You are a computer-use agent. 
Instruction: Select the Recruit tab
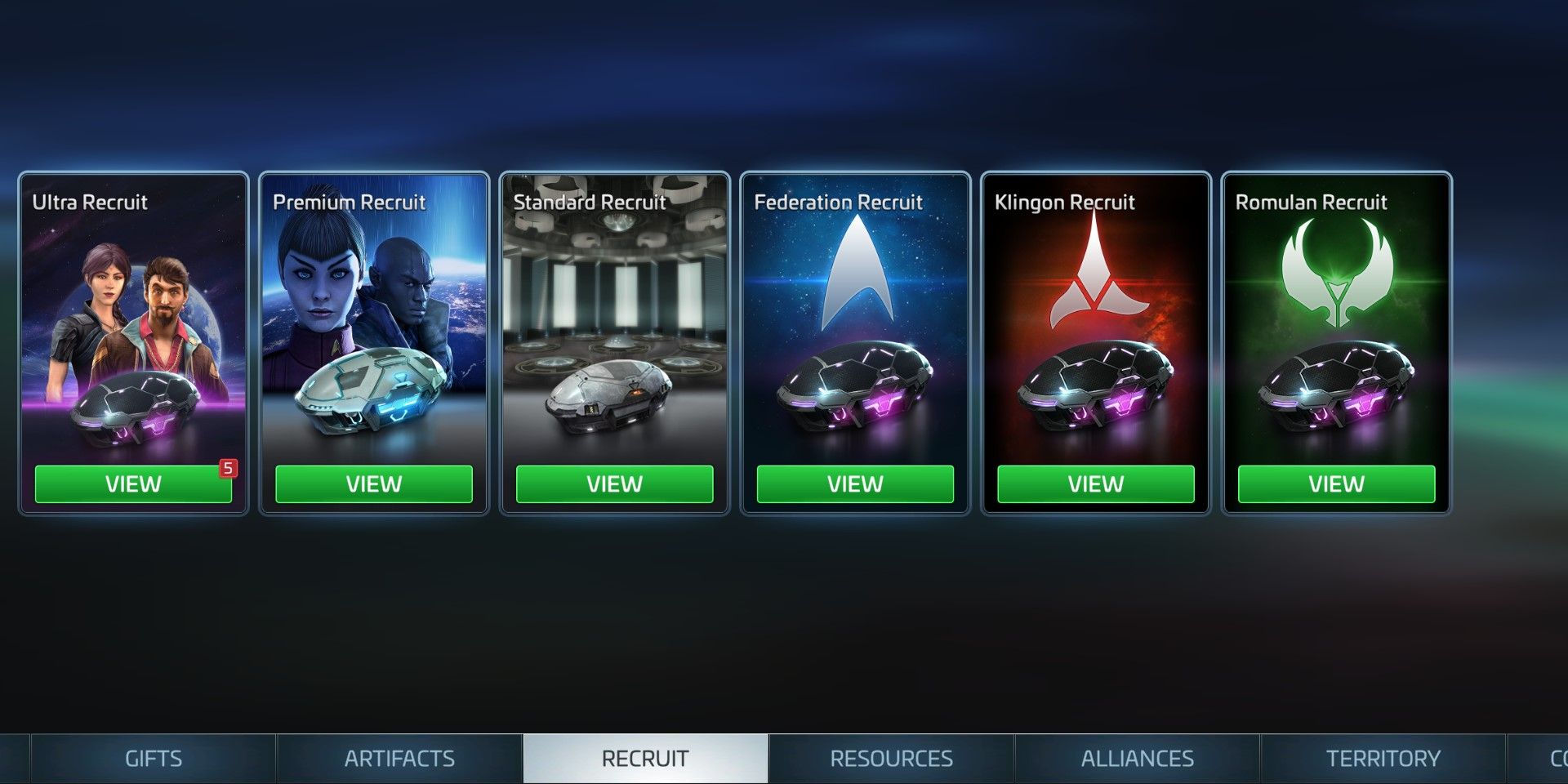pos(645,759)
